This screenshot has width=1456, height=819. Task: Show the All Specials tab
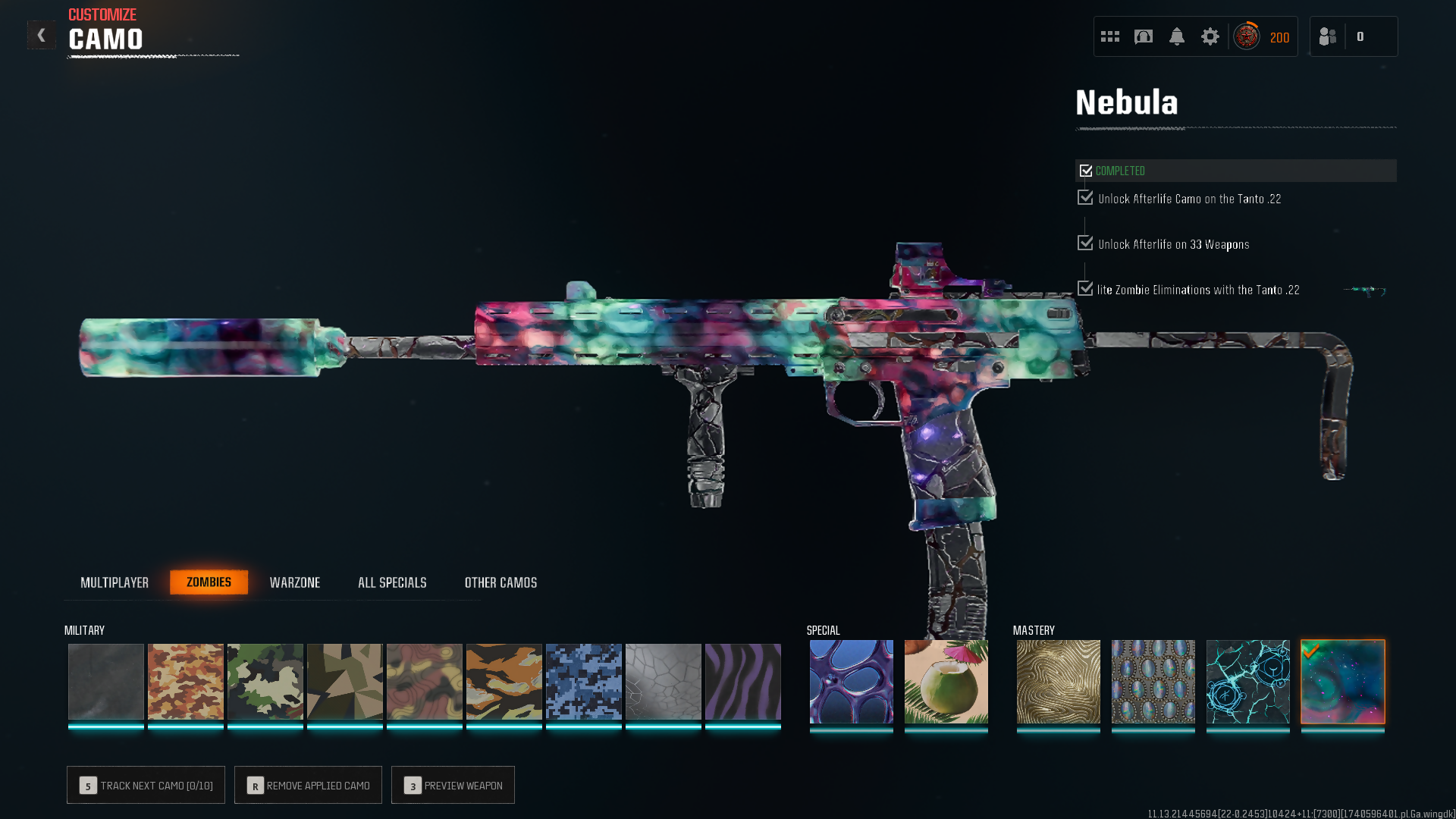[x=392, y=582]
